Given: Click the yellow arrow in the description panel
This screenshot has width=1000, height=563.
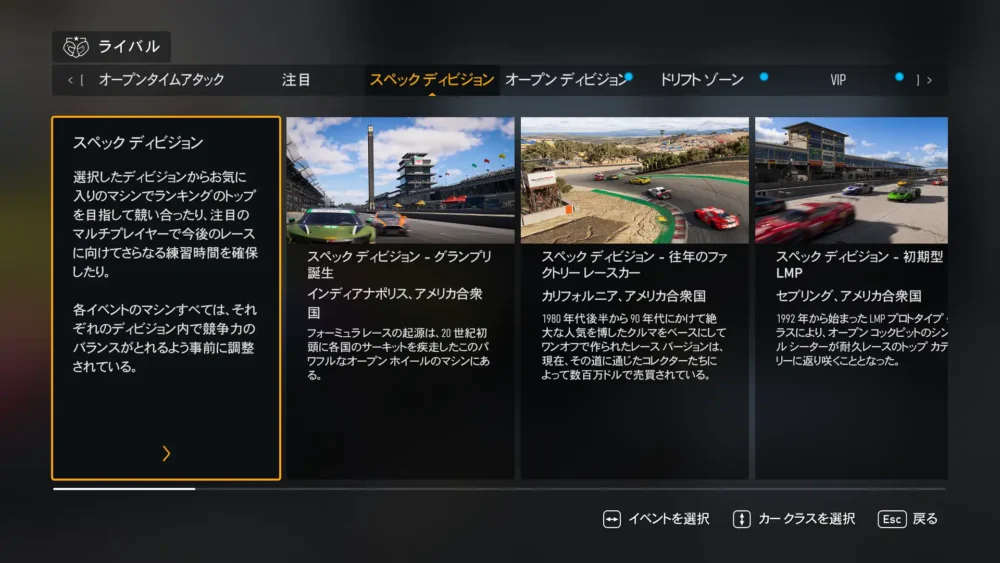Looking at the screenshot, I should tap(166, 454).
